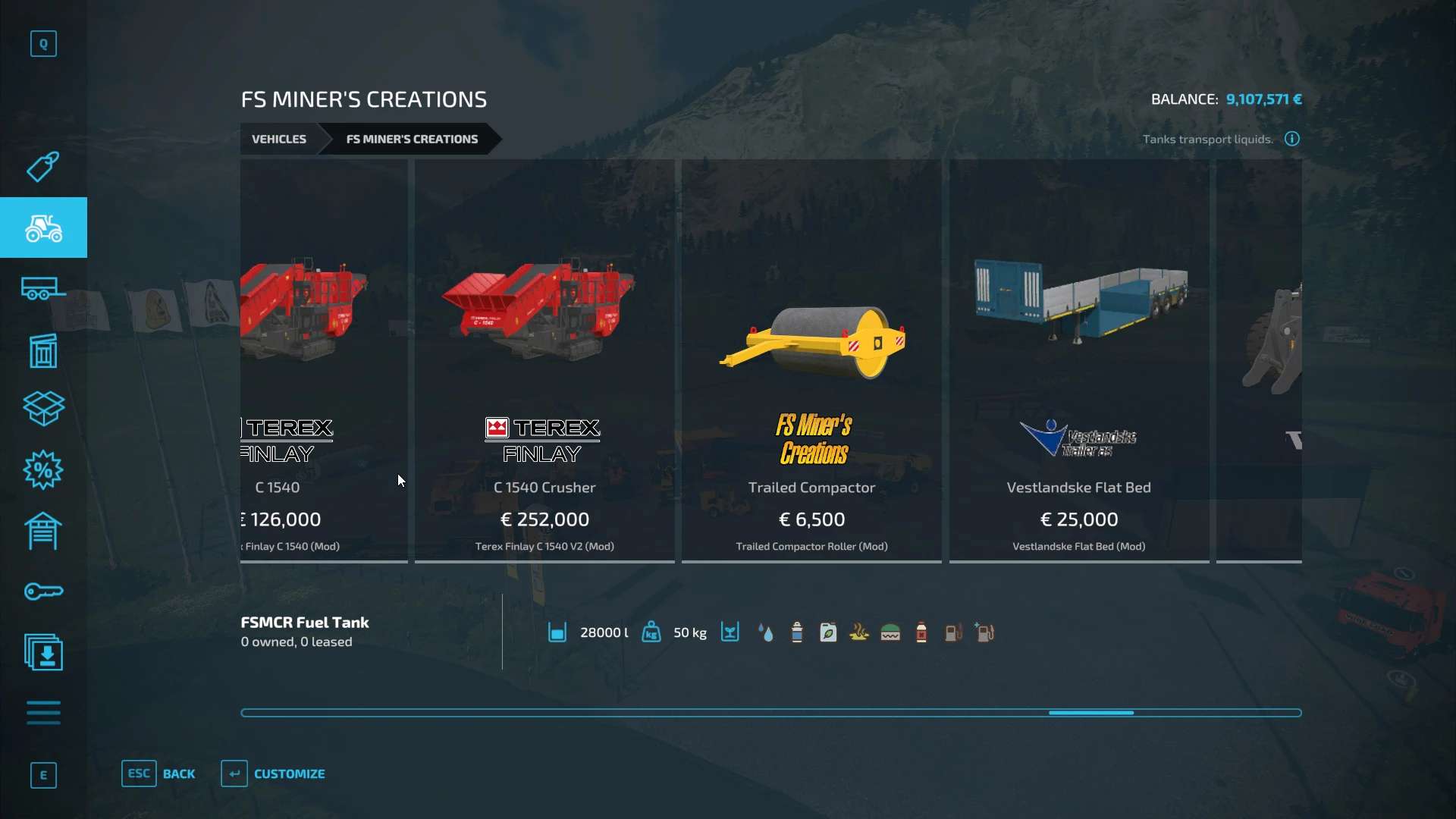
Task: Open the silo objects category
Action: click(x=43, y=350)
